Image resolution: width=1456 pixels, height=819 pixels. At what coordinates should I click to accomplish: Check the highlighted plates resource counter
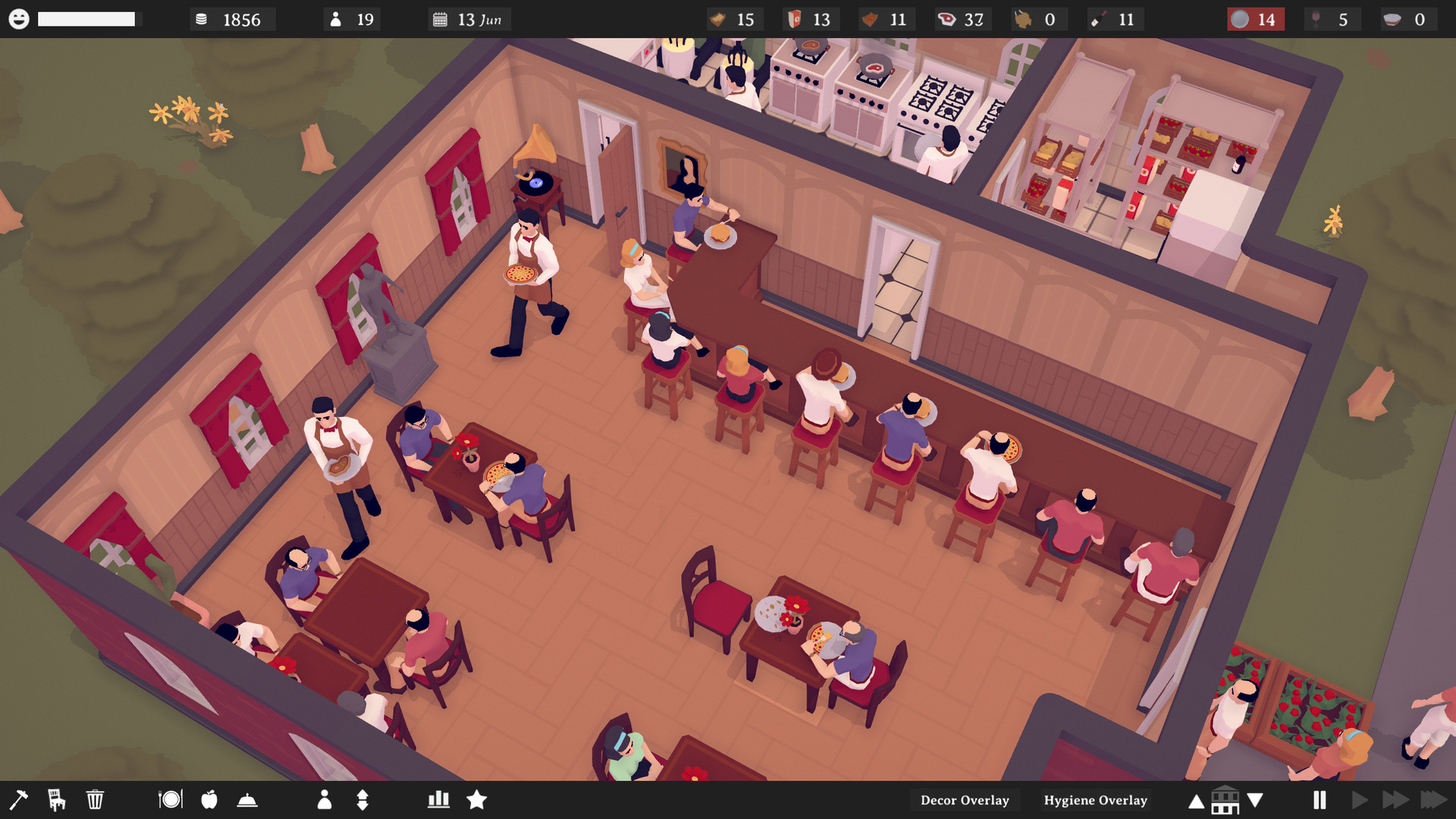tap(1256, 19)
